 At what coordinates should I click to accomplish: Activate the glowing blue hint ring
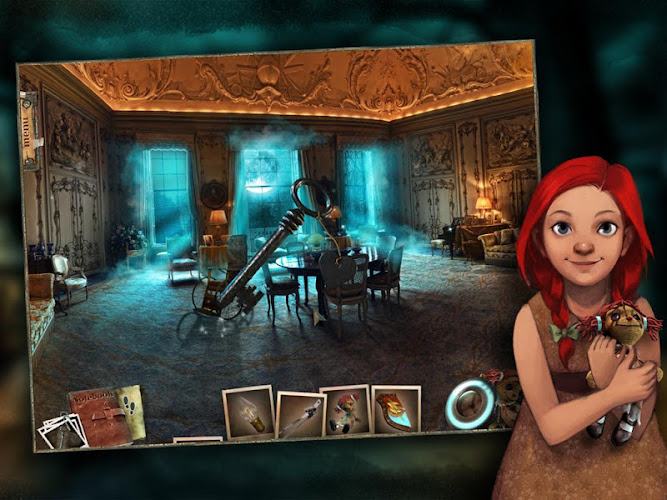[470, 404]
